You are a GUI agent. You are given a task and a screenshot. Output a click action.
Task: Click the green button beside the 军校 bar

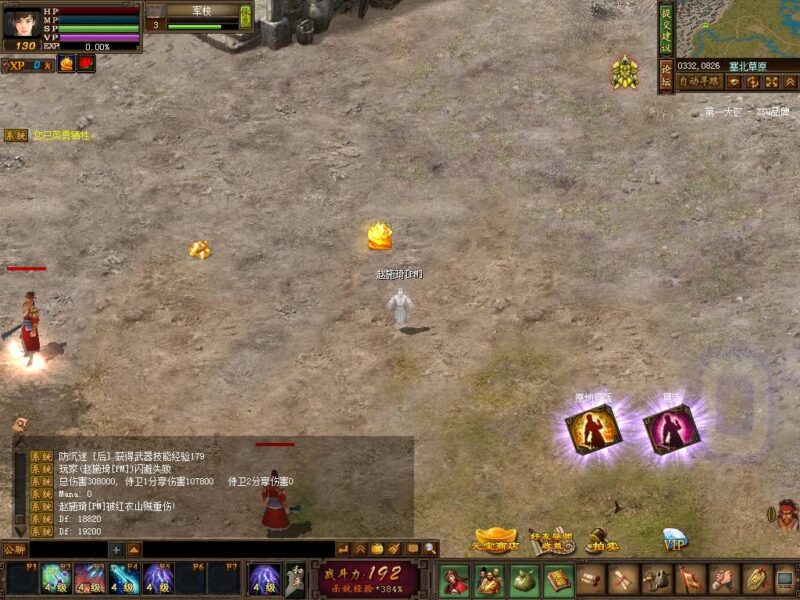coord(246,17)
